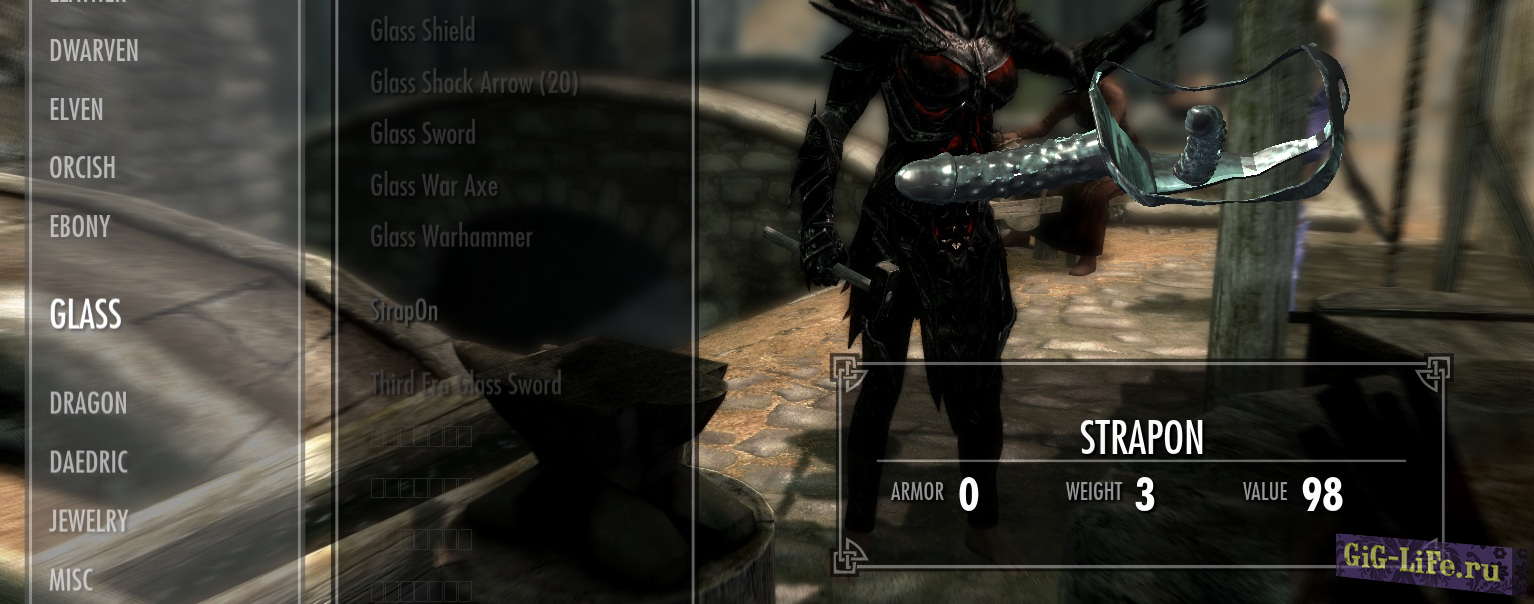Open the Orcish crafting category
The width and height of the screenshot is (1534, 604).
[x=82, y=168]
